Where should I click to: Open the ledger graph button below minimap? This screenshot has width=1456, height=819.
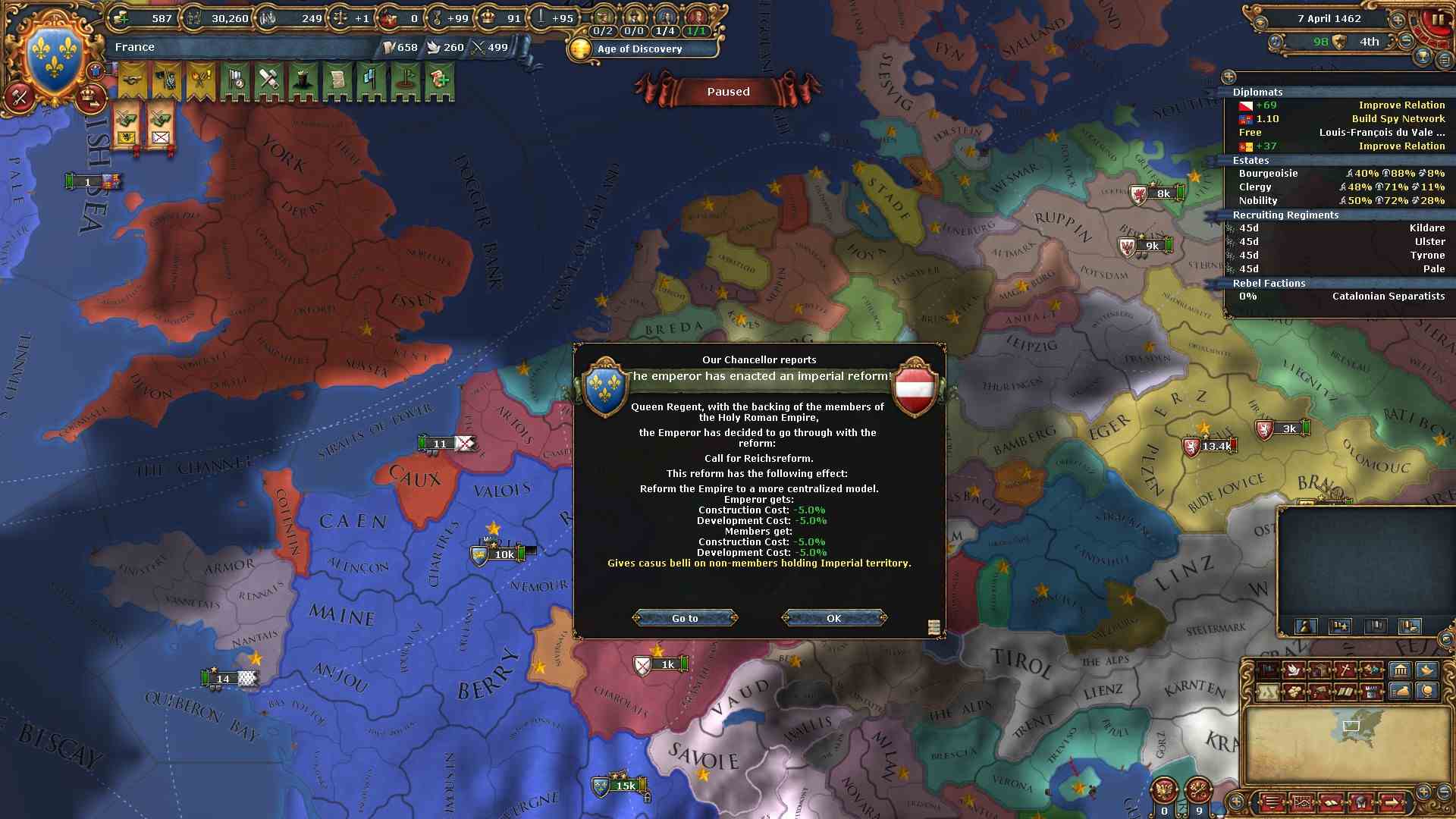(1301, 802)
